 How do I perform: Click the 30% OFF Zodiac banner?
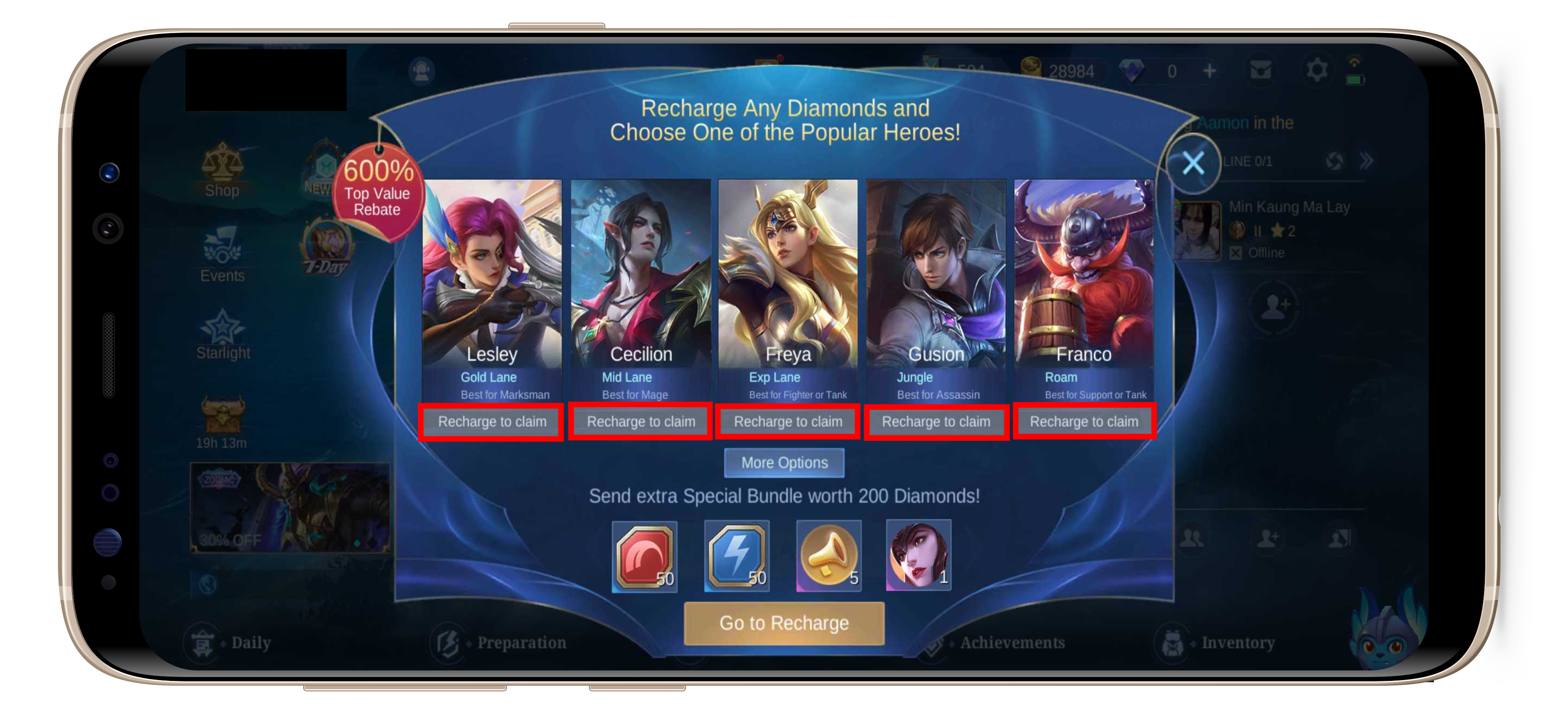pos(291,508)
